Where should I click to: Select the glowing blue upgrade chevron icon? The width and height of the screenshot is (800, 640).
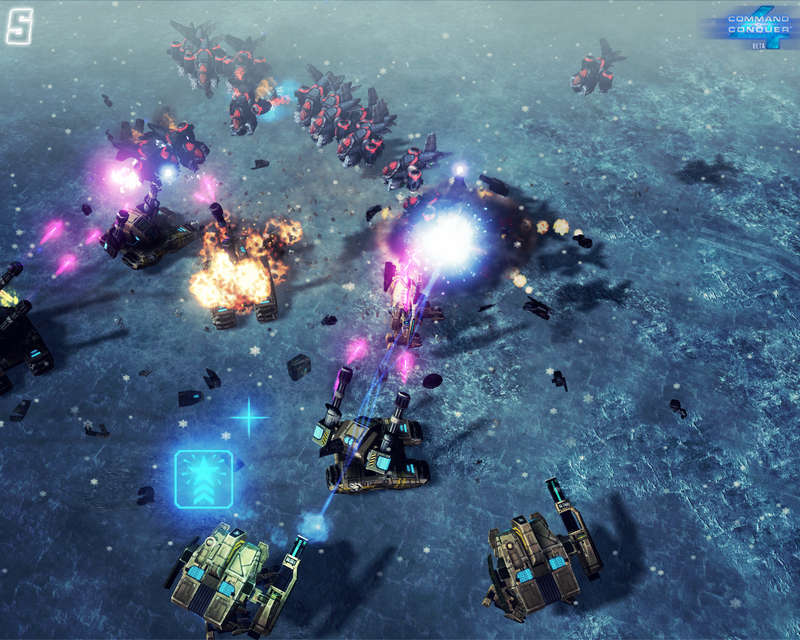pyautogui.click(x=204, y=479)
